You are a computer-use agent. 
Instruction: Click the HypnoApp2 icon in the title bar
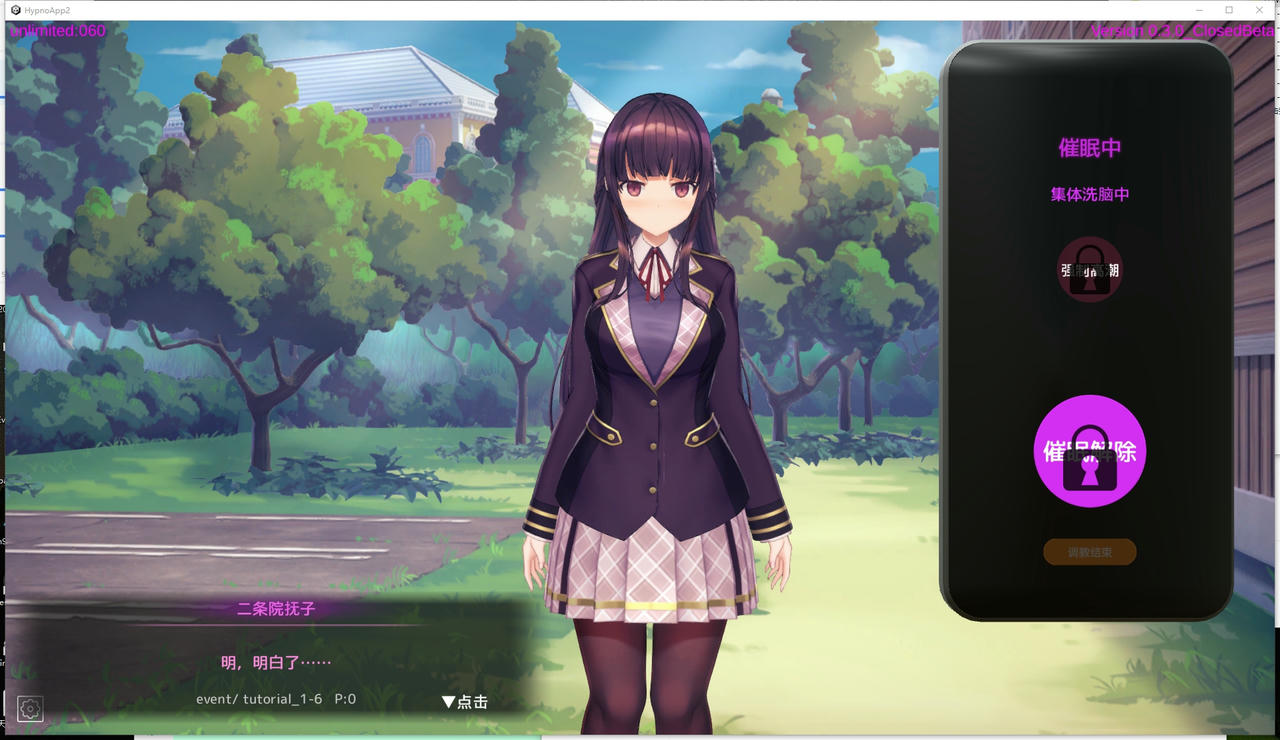14,10
